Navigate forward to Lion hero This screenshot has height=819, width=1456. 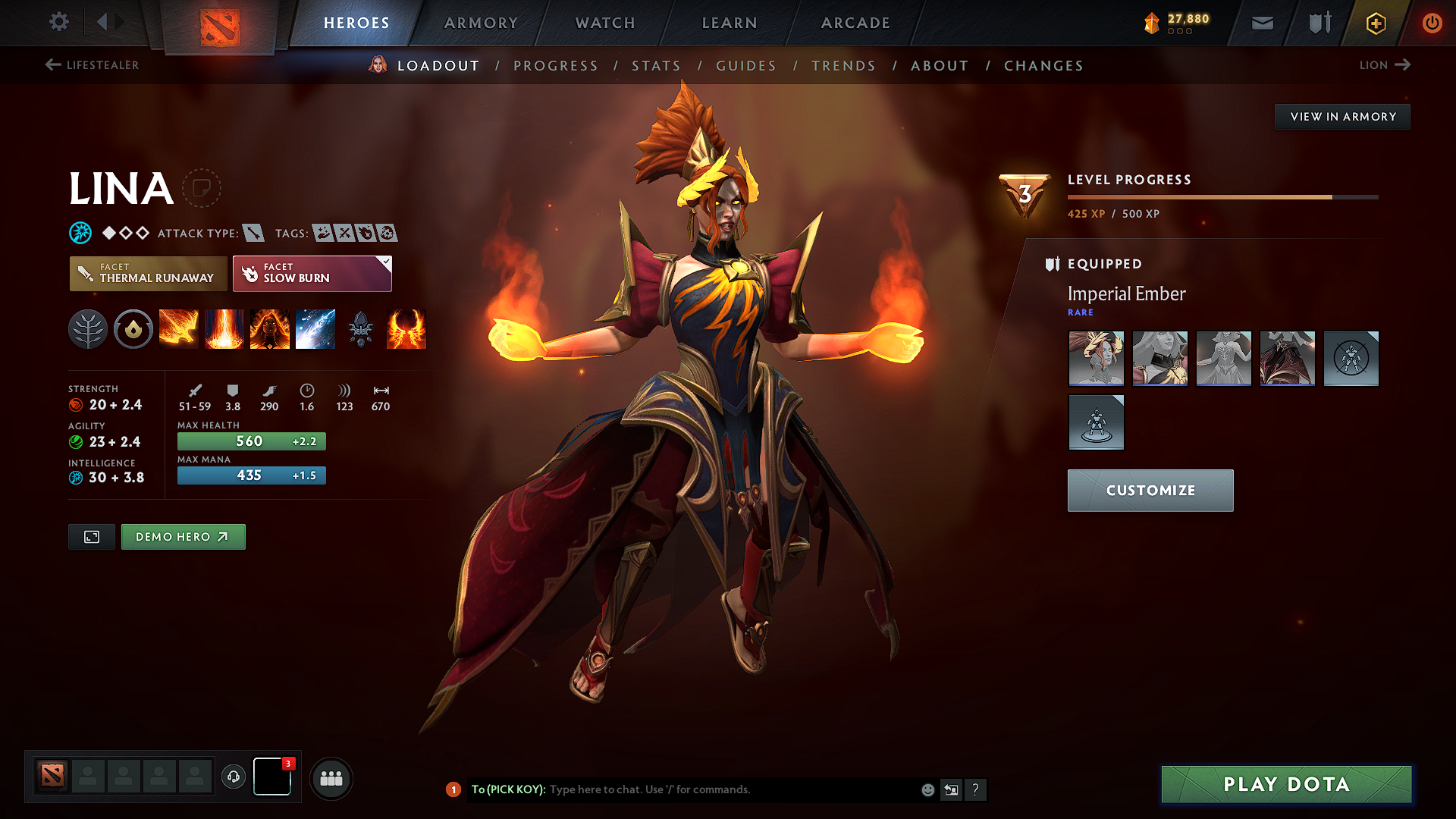pos(1385,65)
